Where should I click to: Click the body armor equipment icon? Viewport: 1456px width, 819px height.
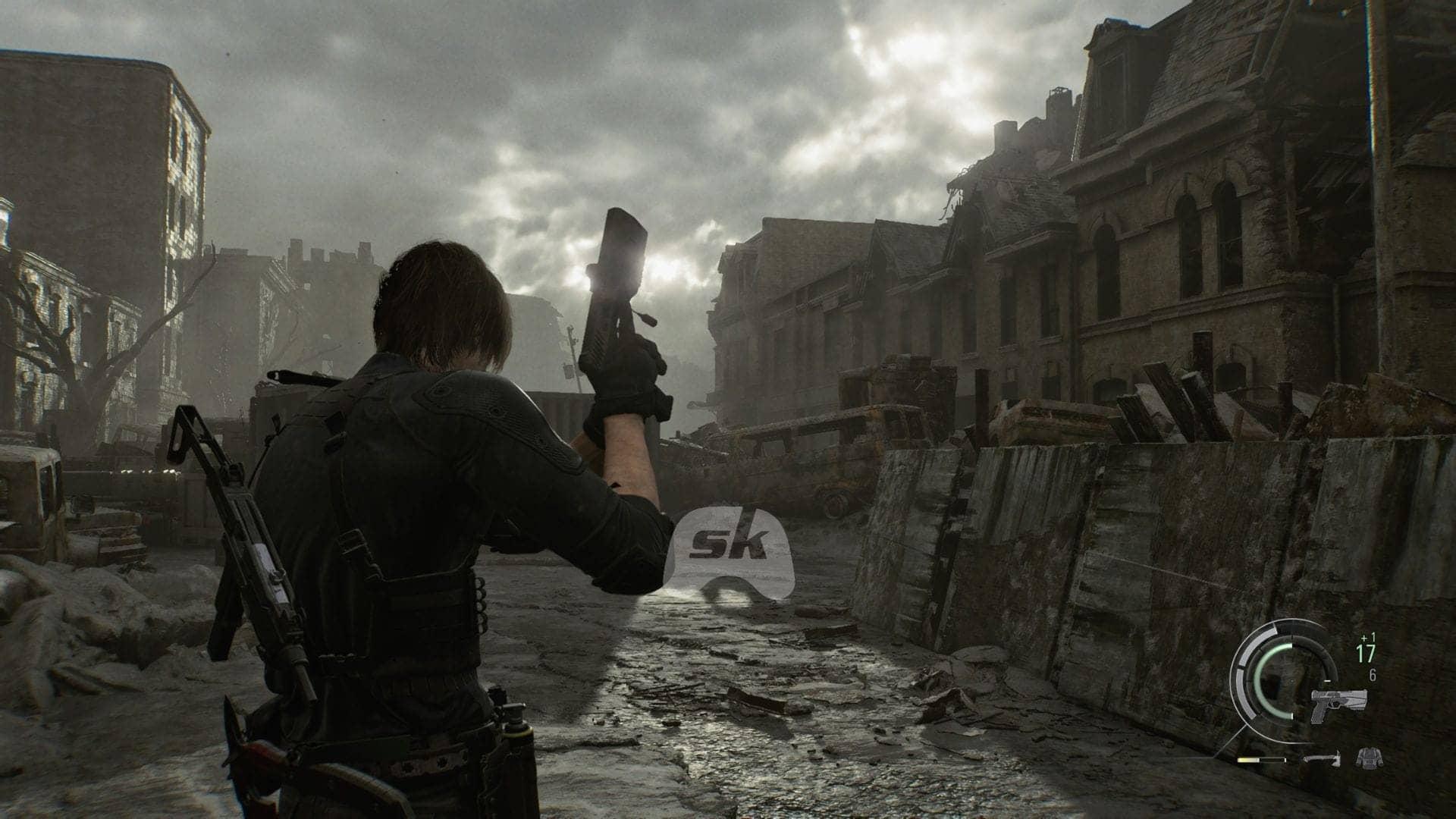point(1370,759)
